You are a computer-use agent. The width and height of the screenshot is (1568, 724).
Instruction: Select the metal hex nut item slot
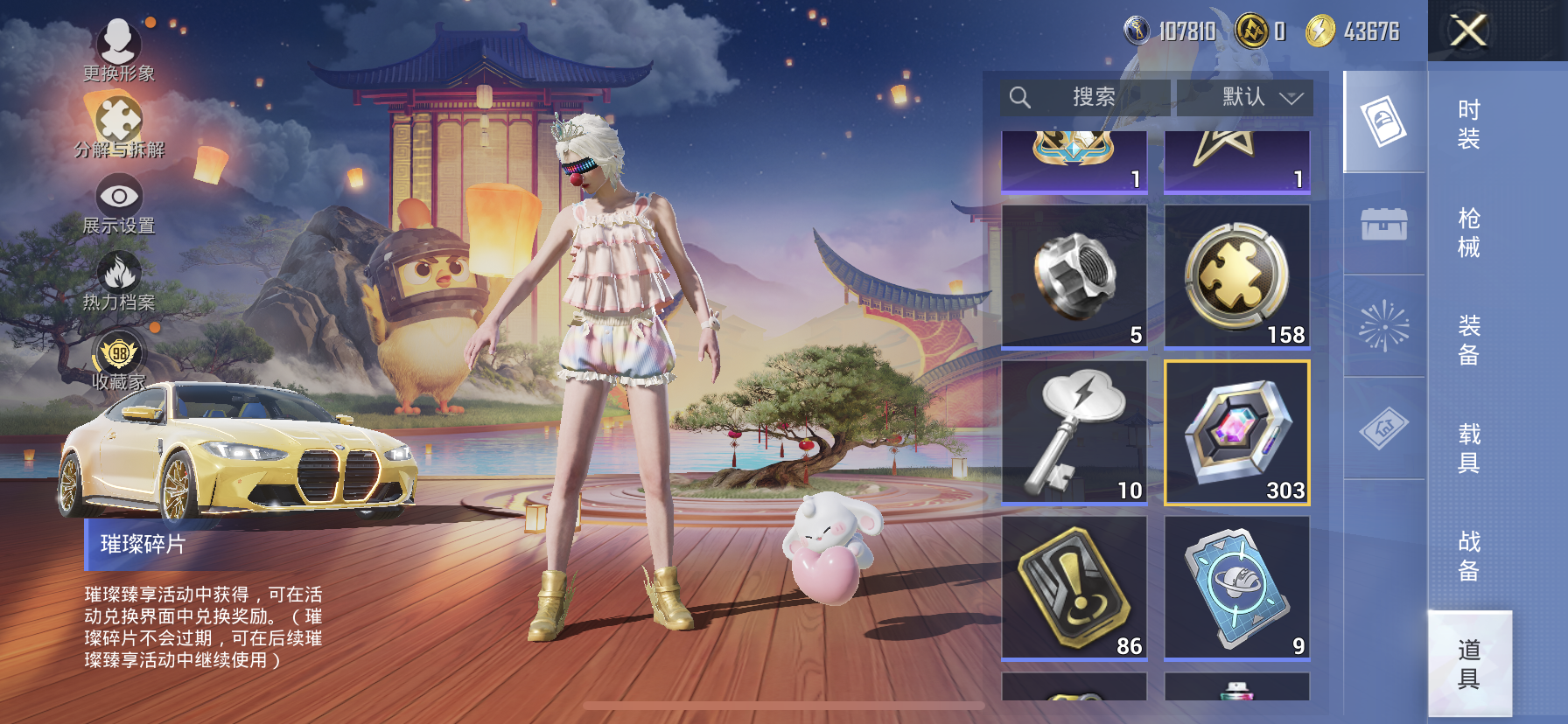[x=1074, y=276]
